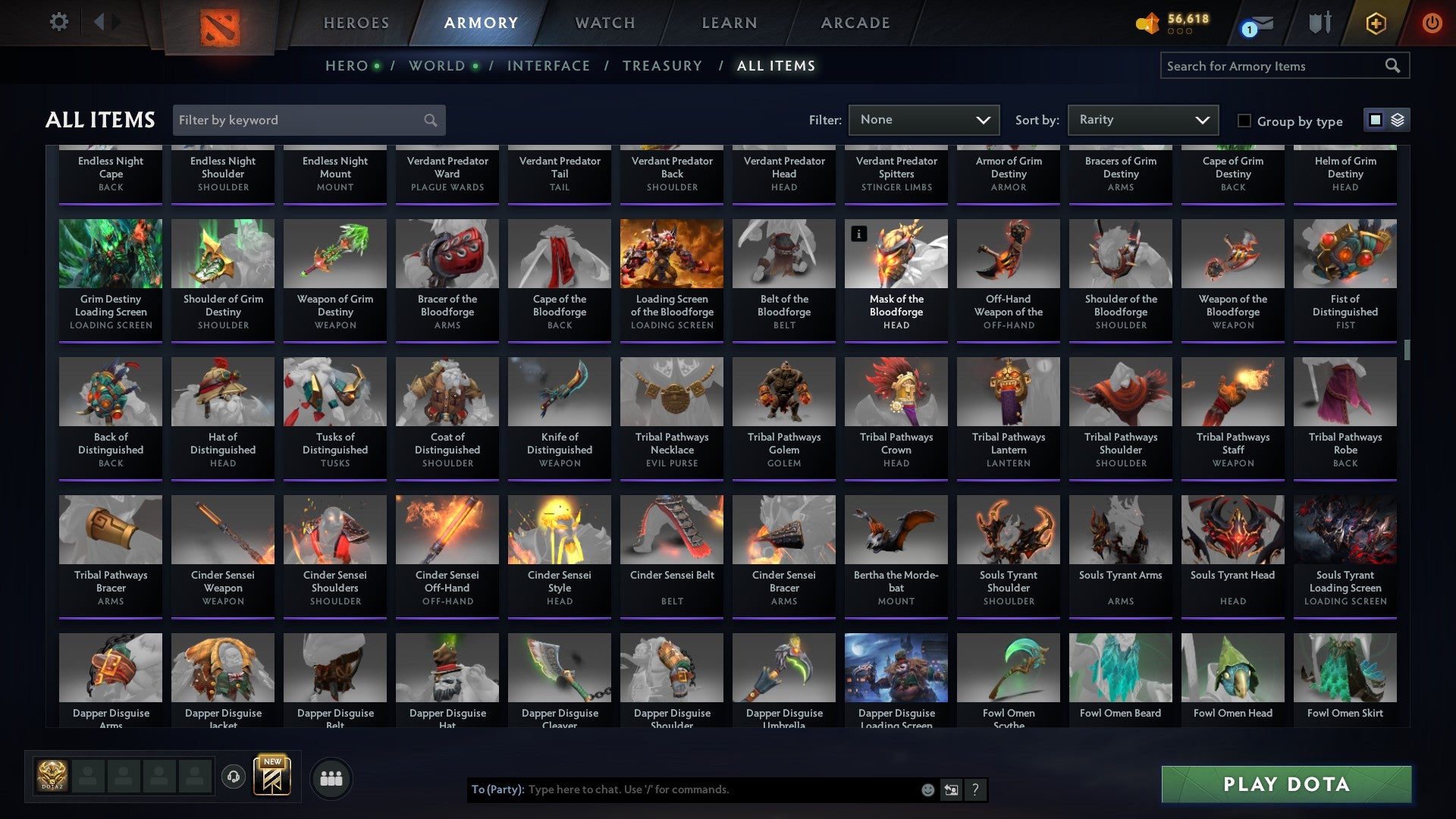
Task: Open the HEROES page
Action: point(356,23)
